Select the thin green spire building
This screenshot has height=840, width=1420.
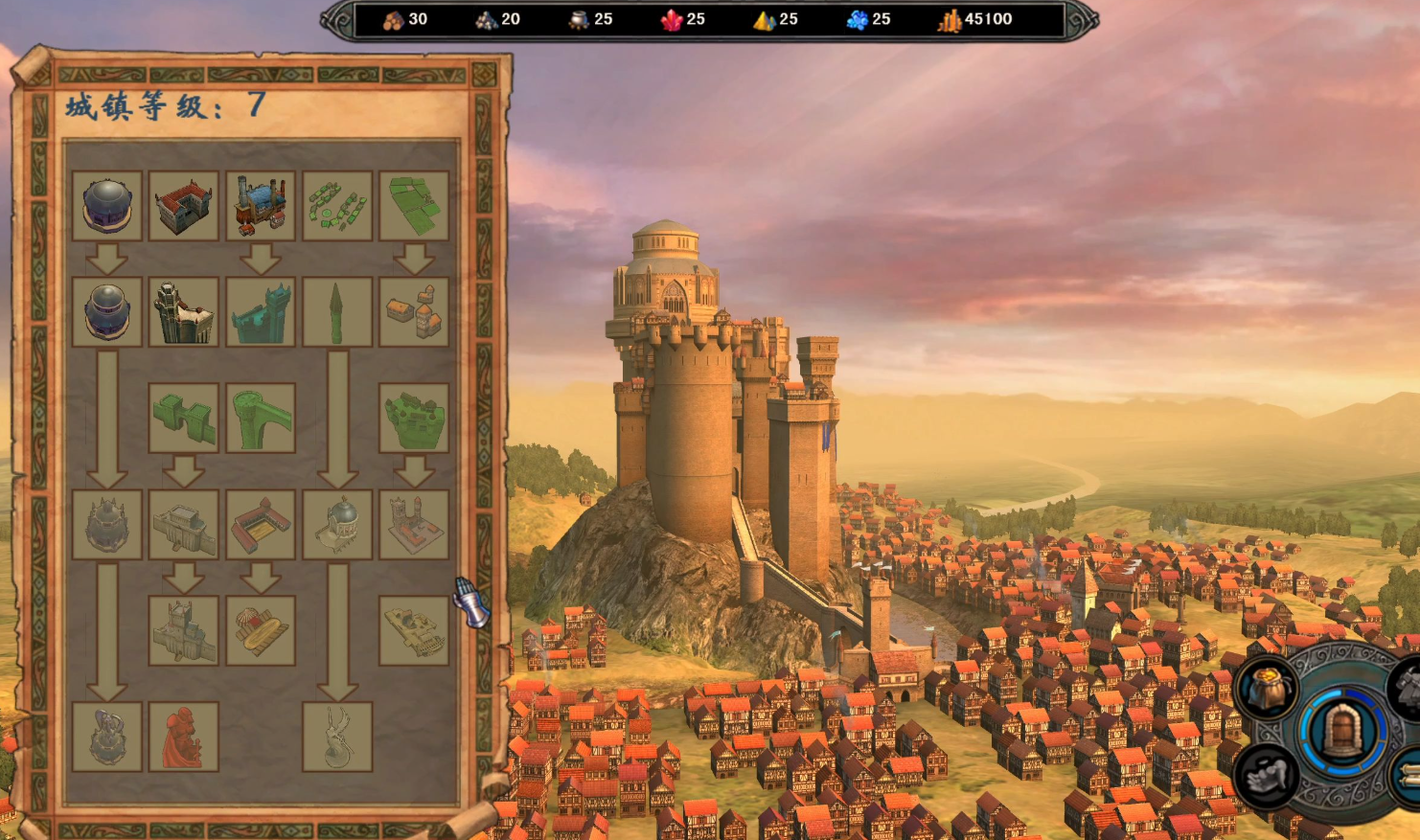point(337,312)
